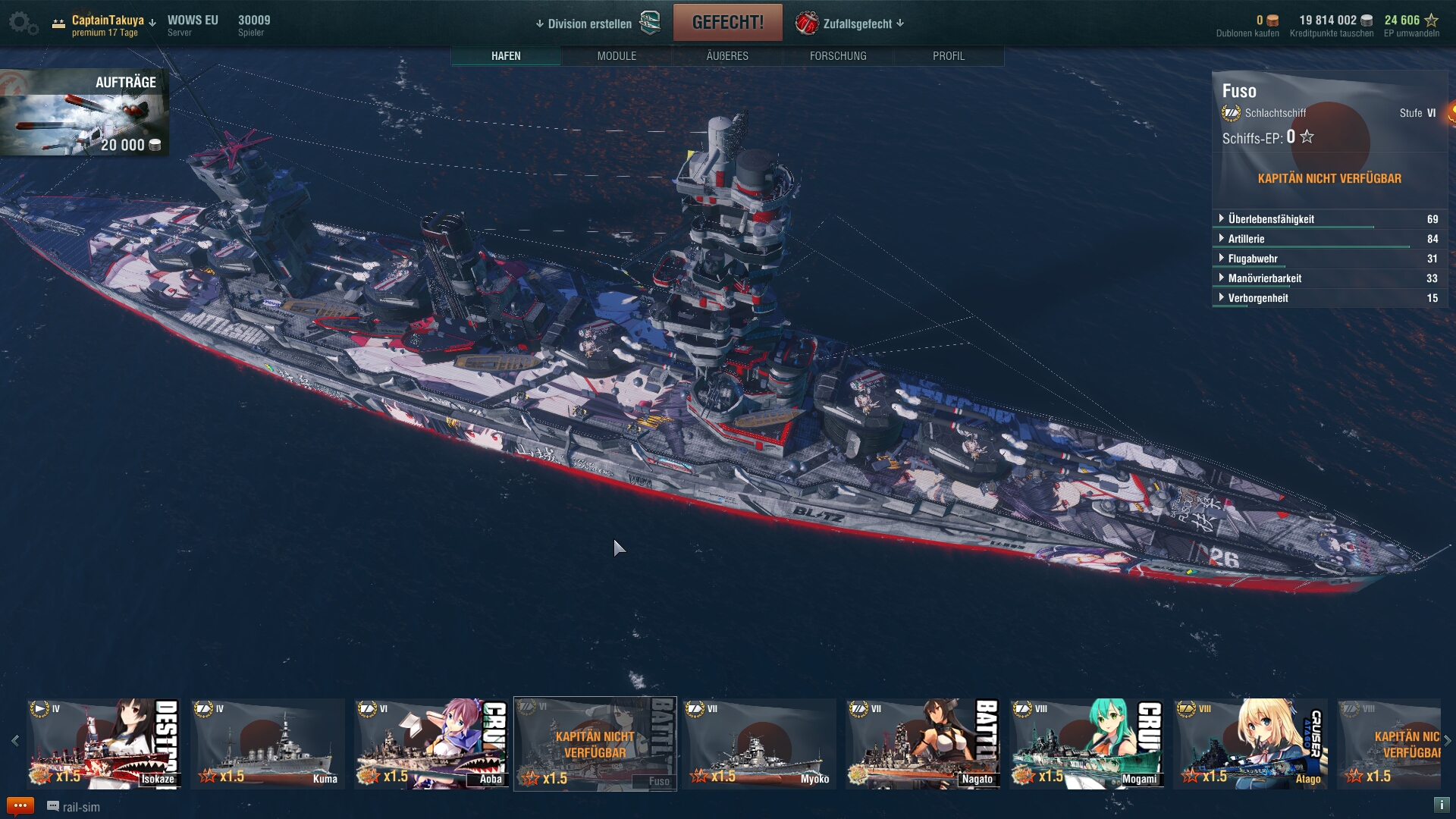This screenshot has width=1456, height=819.
Task: Go to the FORSCHUNG tab
Action: tap(838, 56)
